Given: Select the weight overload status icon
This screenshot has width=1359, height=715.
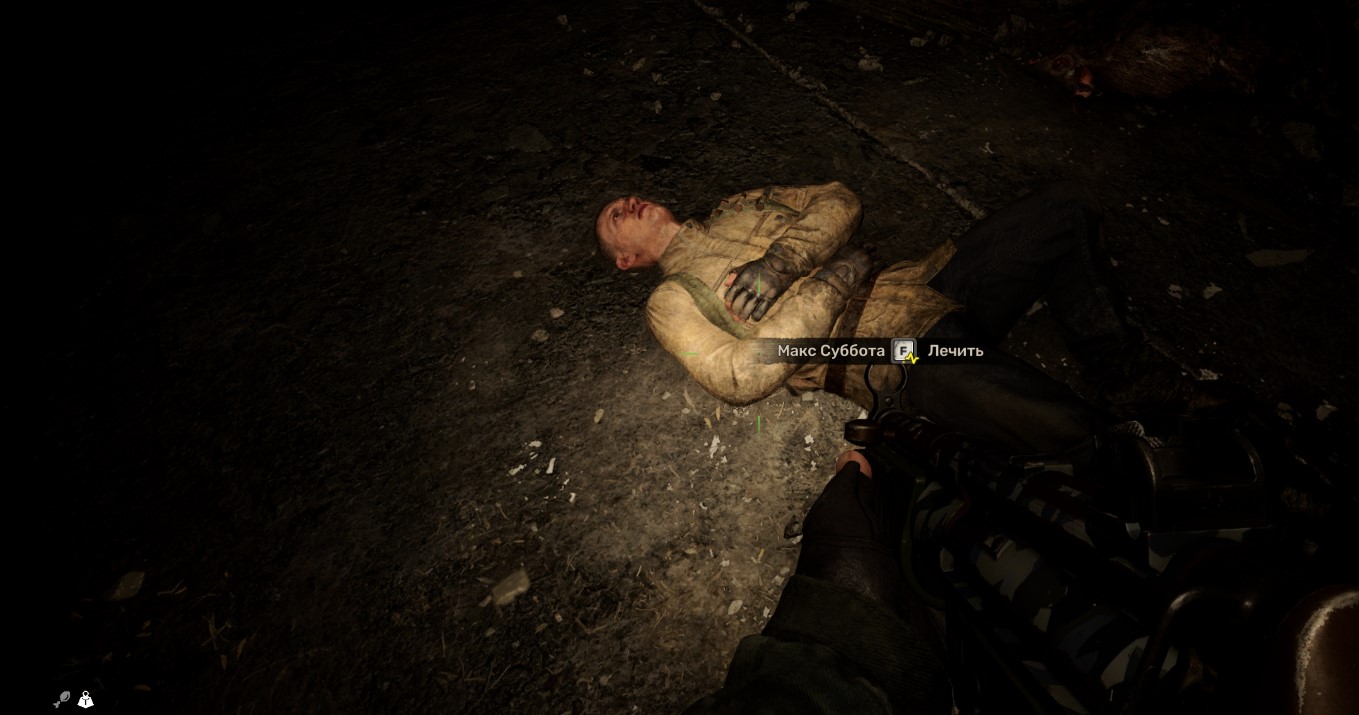Looking at the screenshot, I should [86, 700].
